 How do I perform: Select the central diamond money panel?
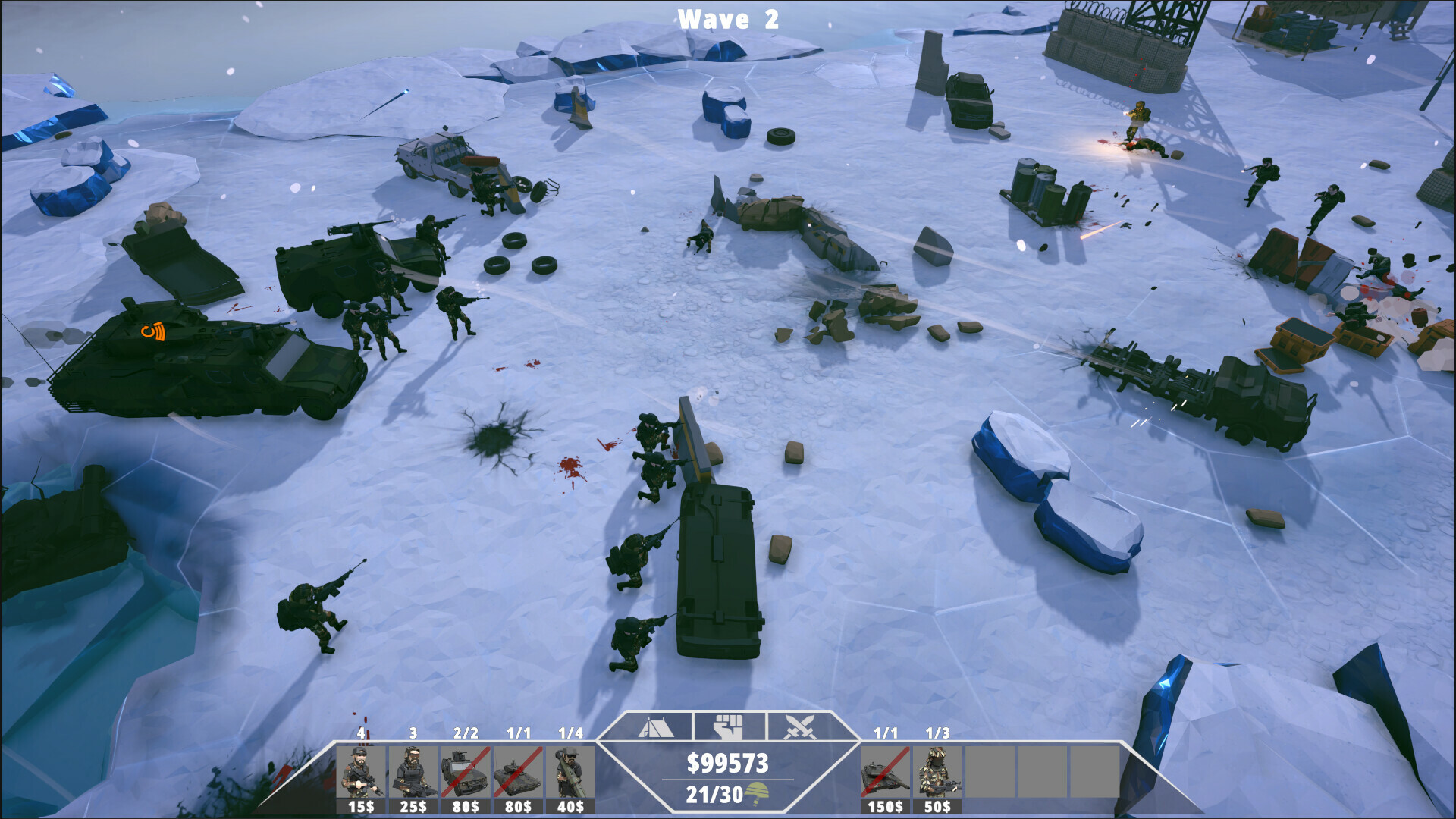pyautogui.click(x=730, y=773)
